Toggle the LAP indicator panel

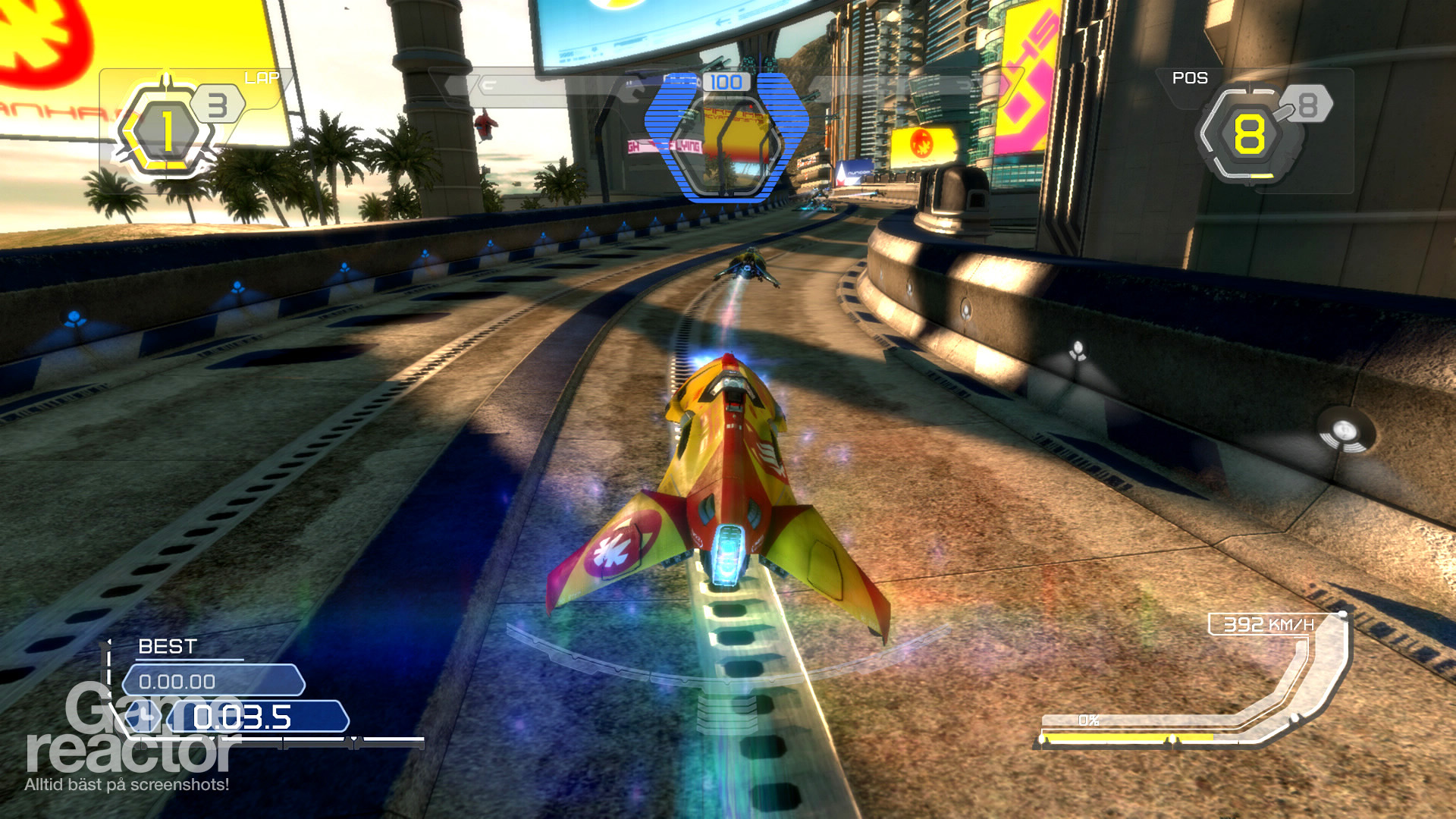[x=262, y=77]
